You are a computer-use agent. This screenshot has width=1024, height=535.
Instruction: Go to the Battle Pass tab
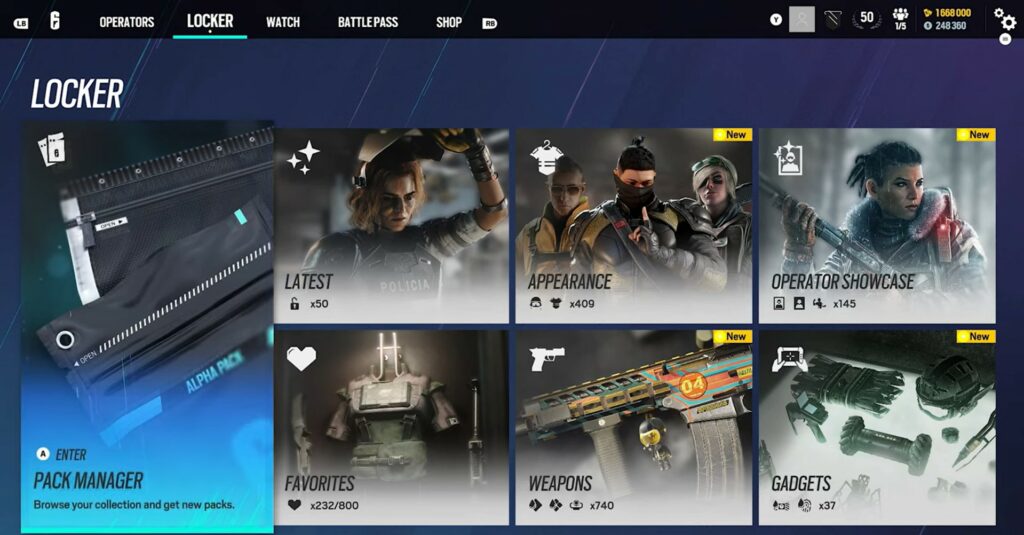[x=368, y=22]
